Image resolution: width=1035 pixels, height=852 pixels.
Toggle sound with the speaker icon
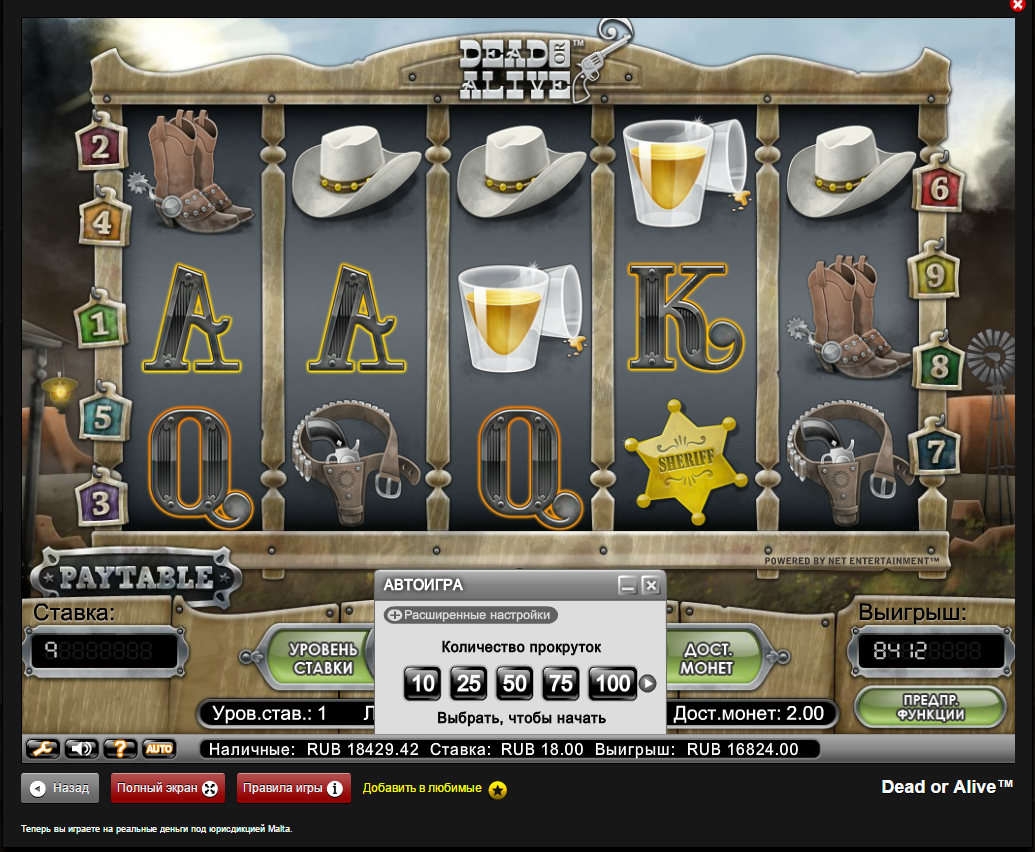pyautogui.click(x=82, y=748)
